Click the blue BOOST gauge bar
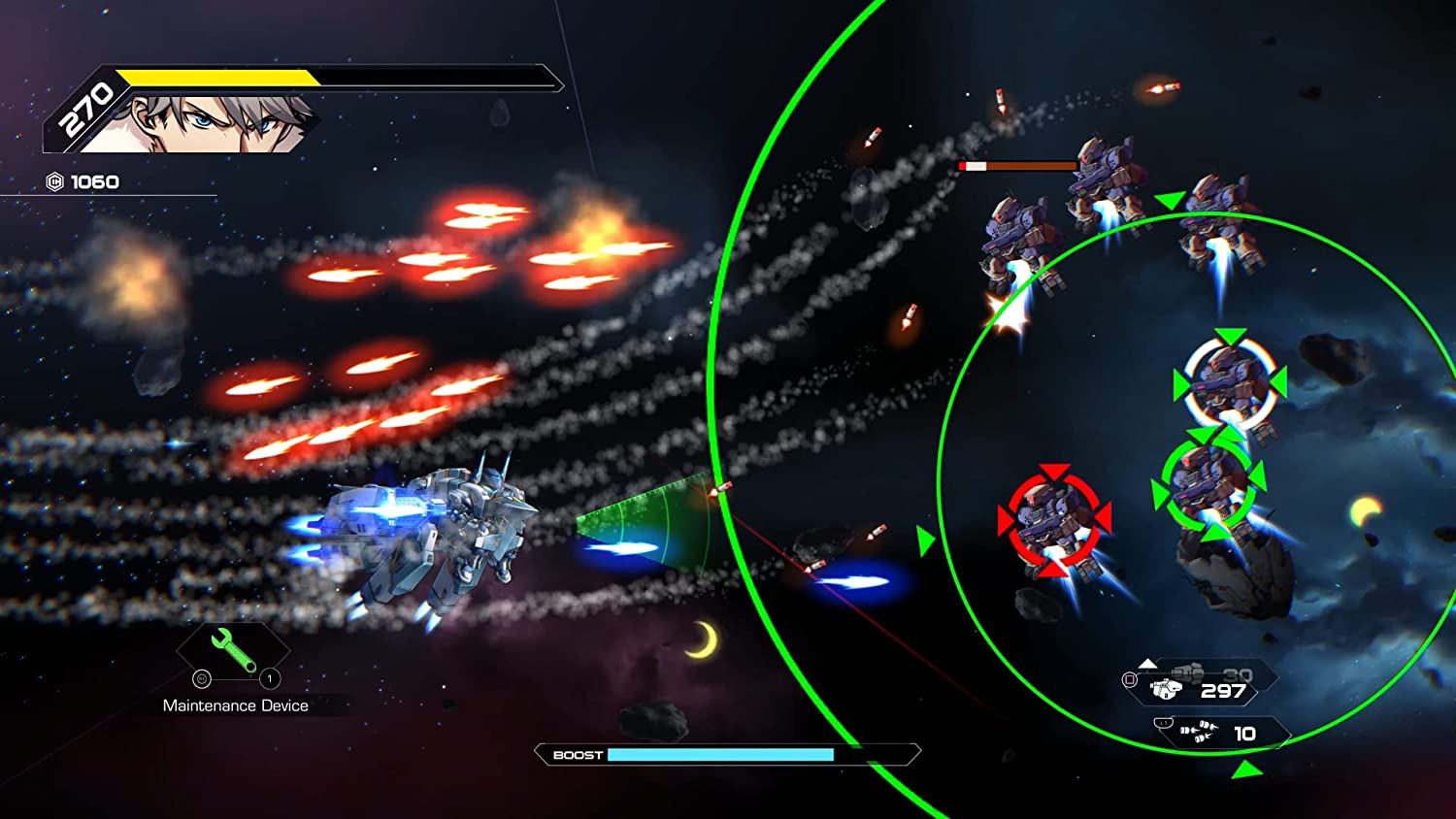1456x819 pixels. pos(720,755)
